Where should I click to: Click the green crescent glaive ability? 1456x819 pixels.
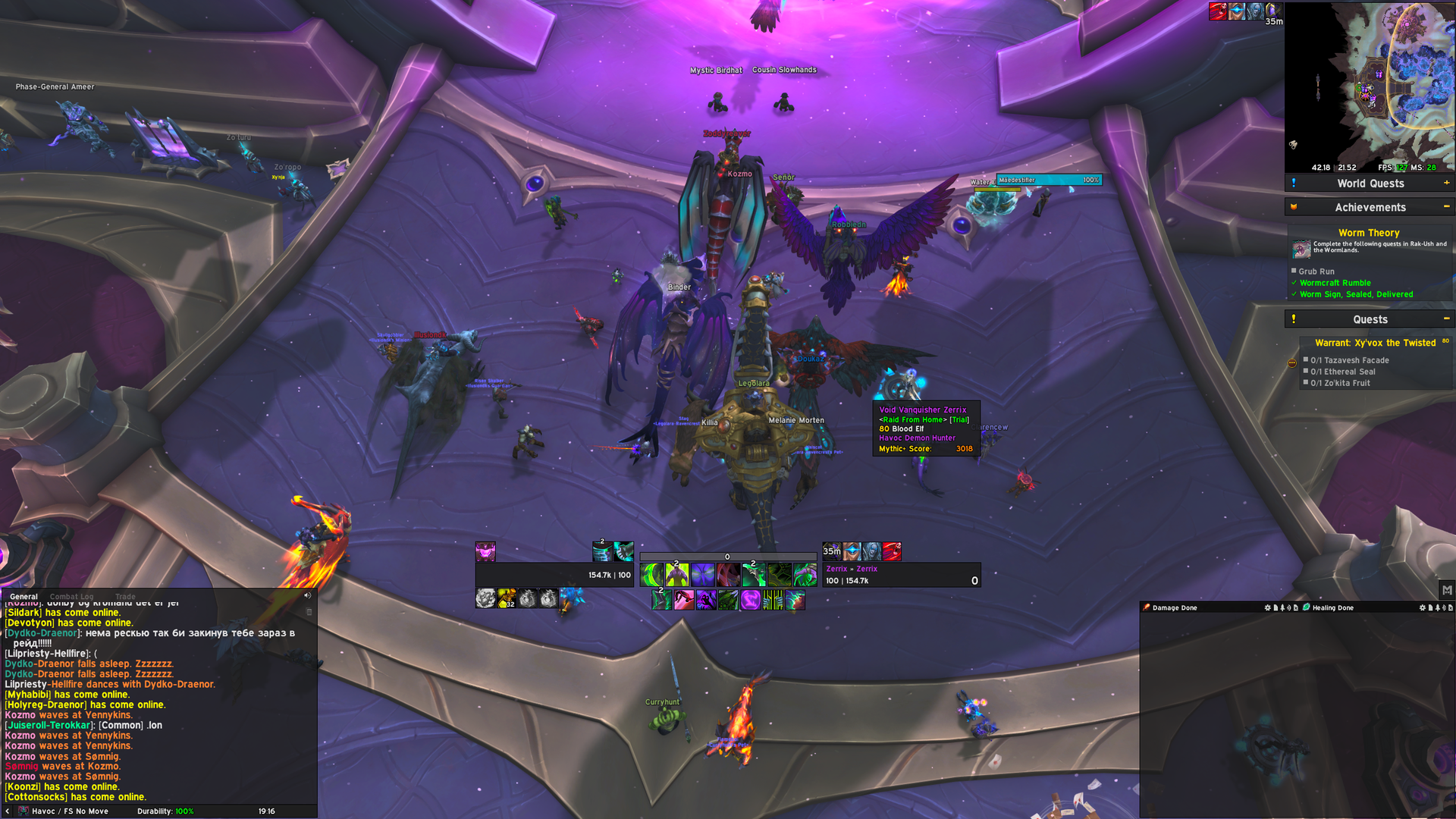(651, 575)
